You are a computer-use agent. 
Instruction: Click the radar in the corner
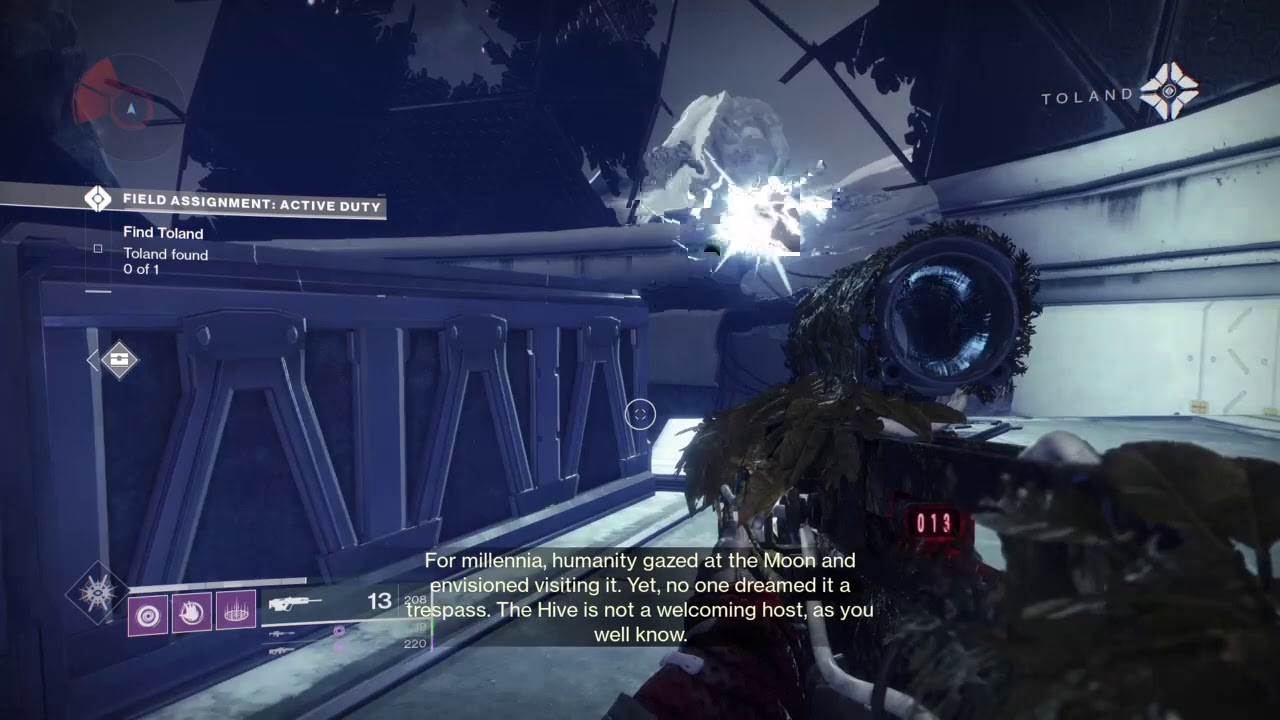pos(128,104)
